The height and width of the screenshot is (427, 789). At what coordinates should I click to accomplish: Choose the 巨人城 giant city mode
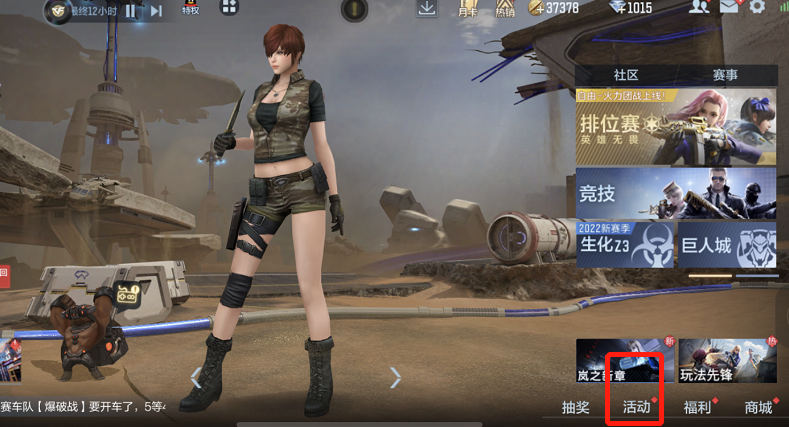727,245
